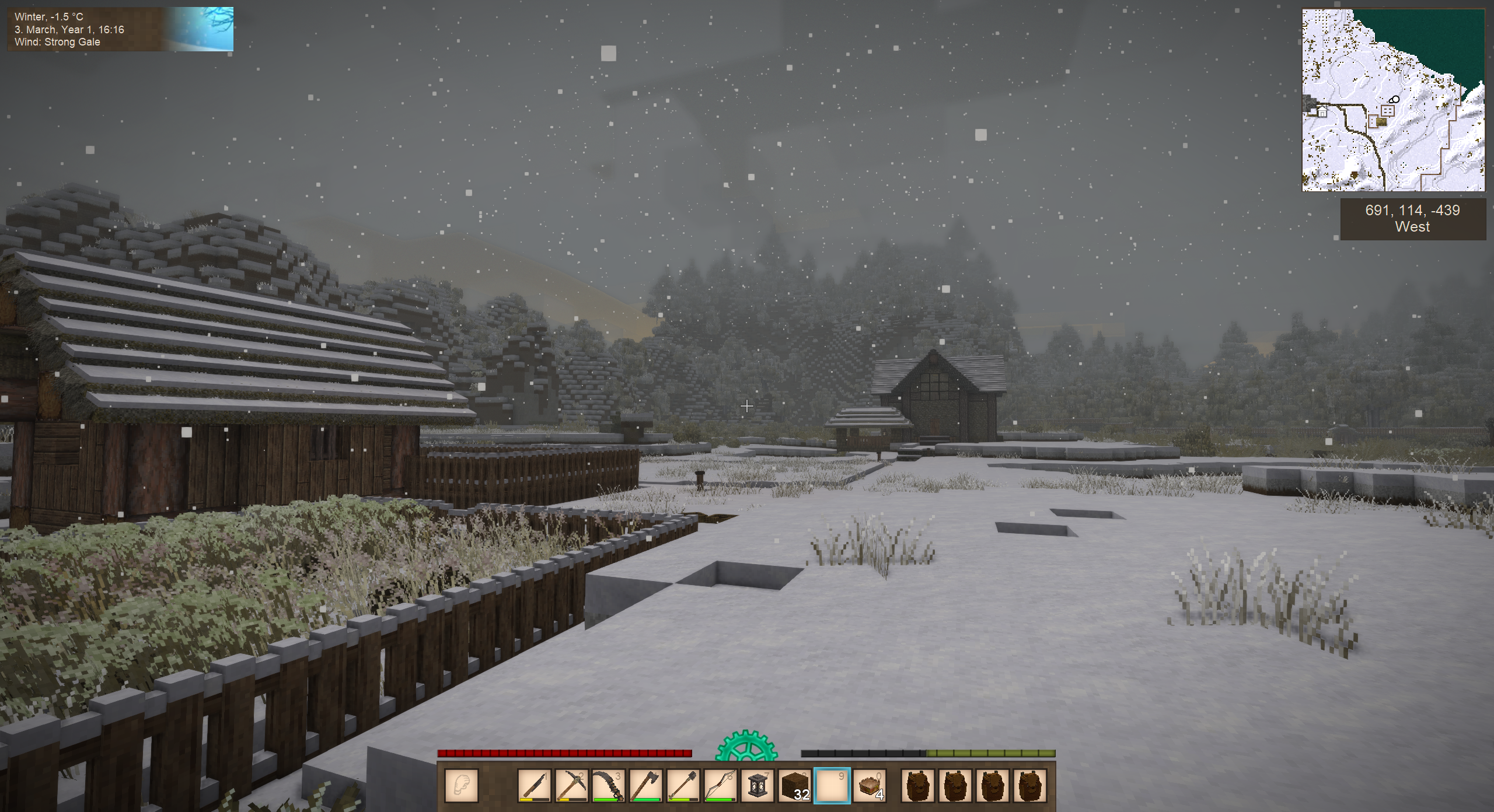The image size is (1494, 812).
Task: Click the empty offhand slot
Action: pyautogui.click(x=462, y=785)
